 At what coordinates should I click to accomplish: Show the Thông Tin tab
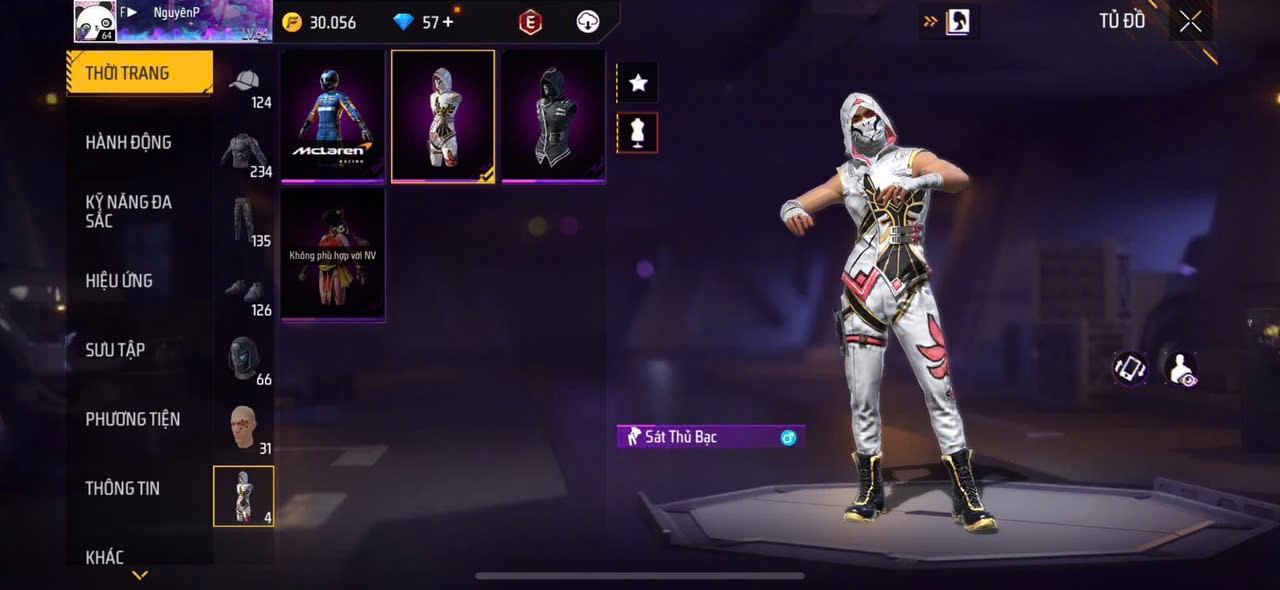point(122,488)
